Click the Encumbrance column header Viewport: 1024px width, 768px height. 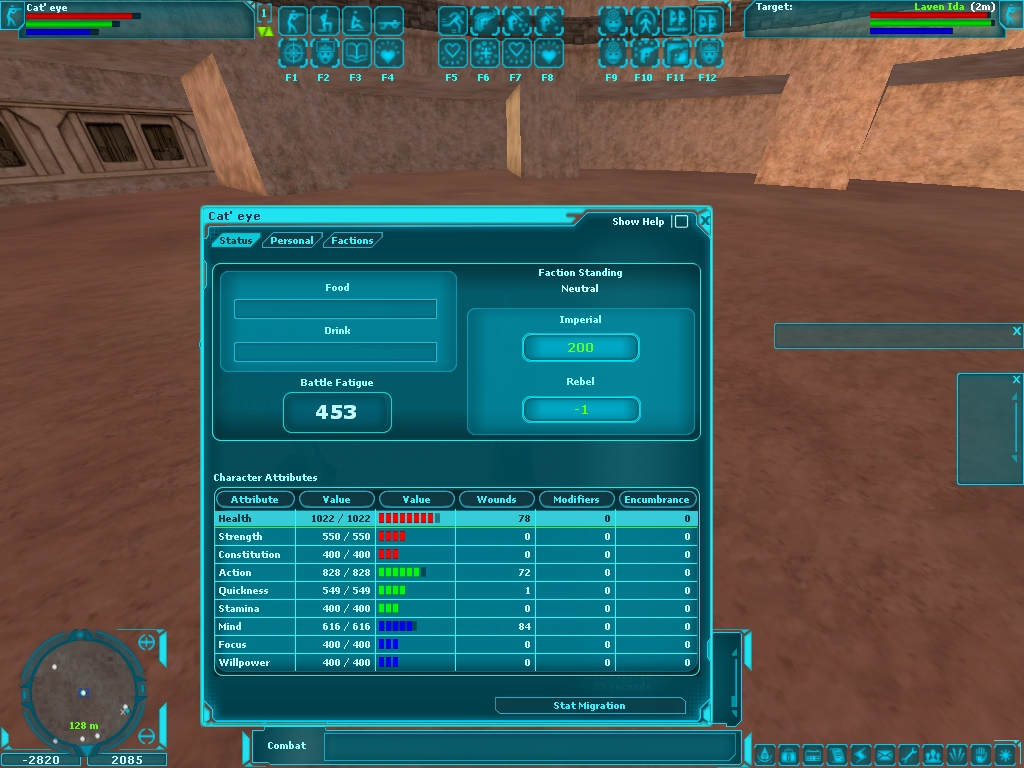[x=656, y=499]
